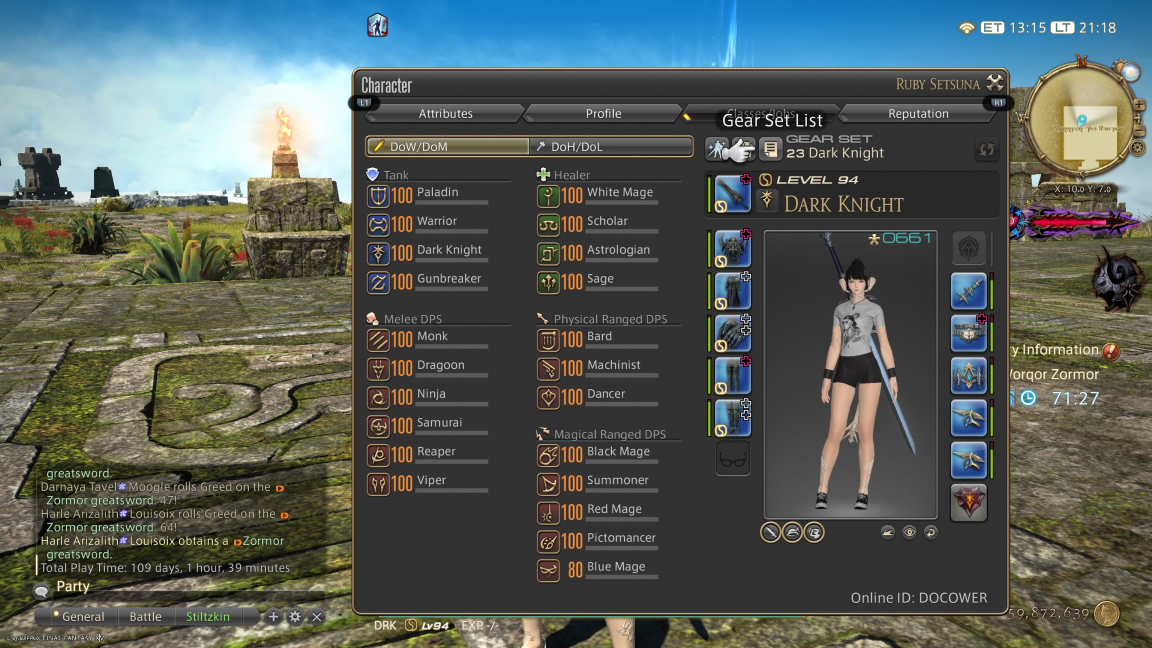Screen dimensions: 1152x648
Task: Switch to the Attributes tab
Action: click(x=445, y=113)
